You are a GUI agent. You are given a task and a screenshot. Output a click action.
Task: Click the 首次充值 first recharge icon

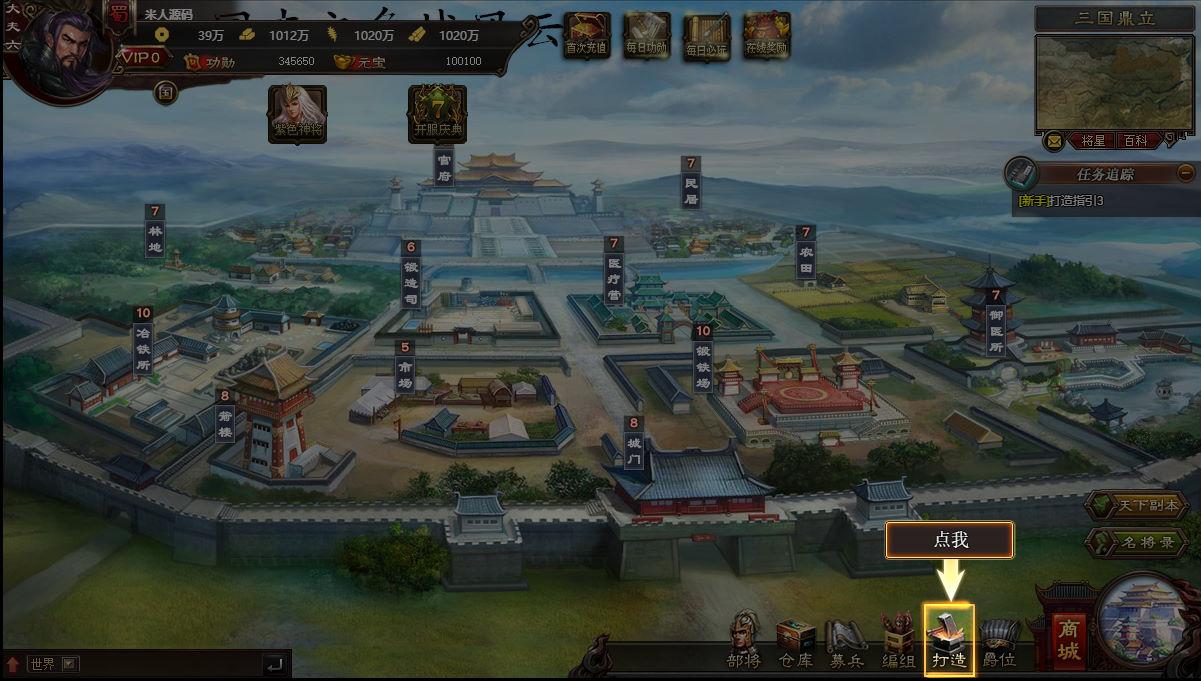(586, 35)
